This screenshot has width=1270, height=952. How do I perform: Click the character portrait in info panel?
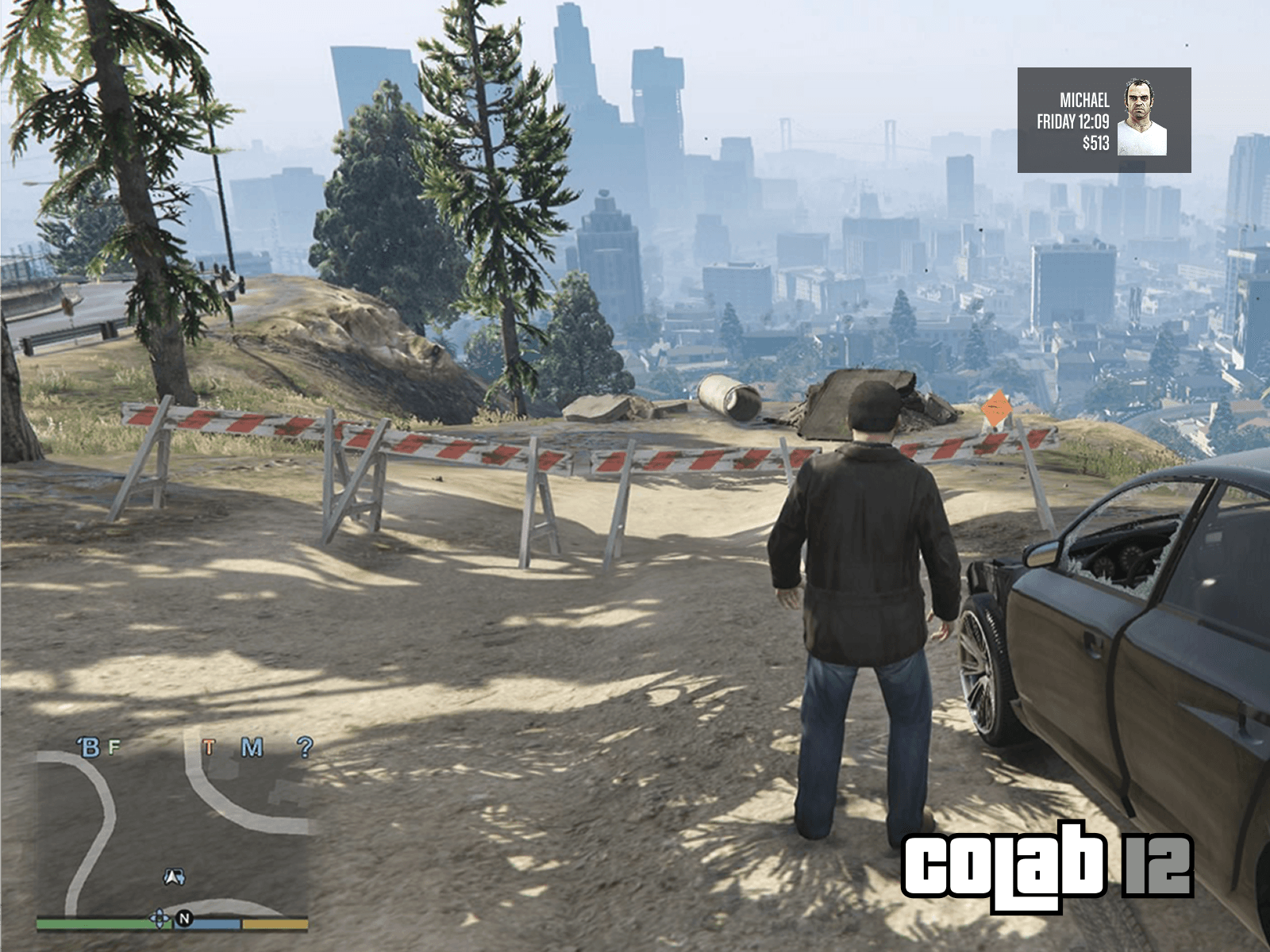[1142, 119]
